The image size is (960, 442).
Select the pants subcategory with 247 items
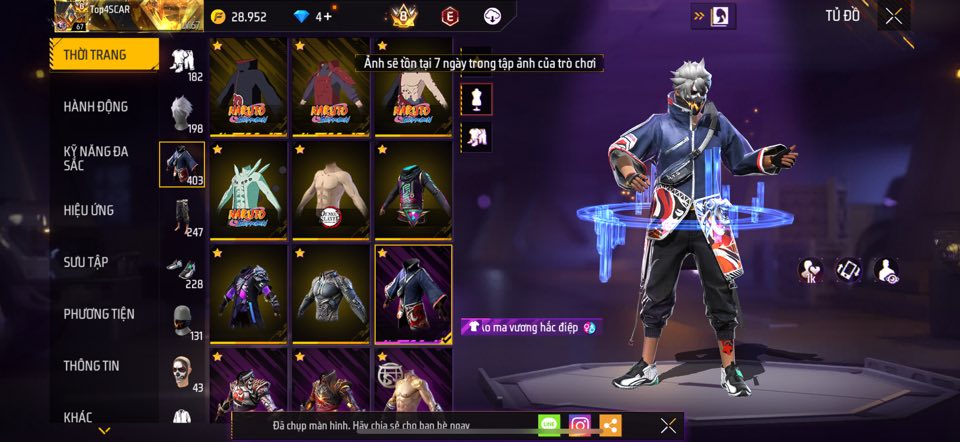pyautogui.click(x=182, y=217)
